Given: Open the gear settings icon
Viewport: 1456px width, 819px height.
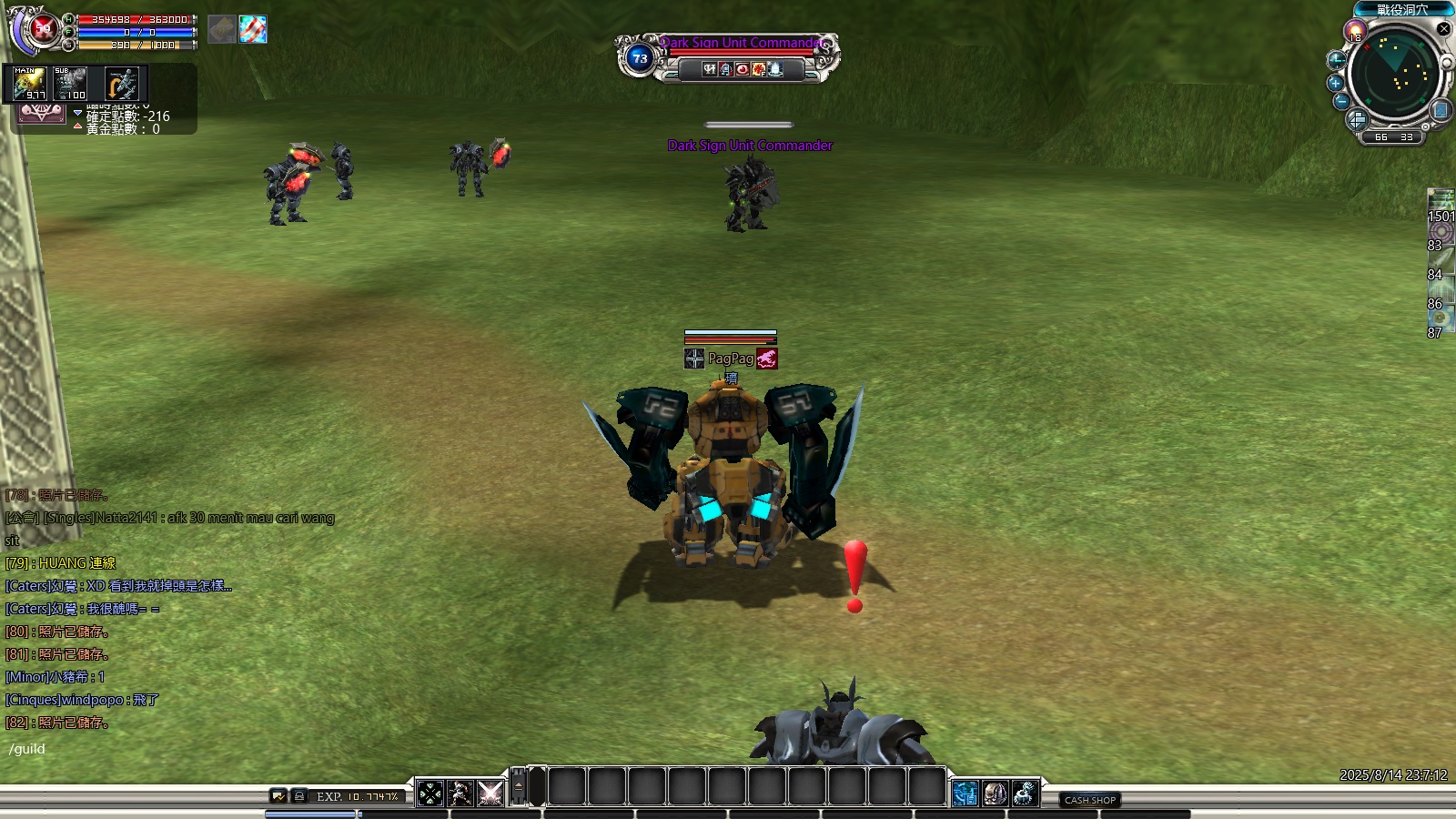Looking at the screenshot, I should 1025,794.
